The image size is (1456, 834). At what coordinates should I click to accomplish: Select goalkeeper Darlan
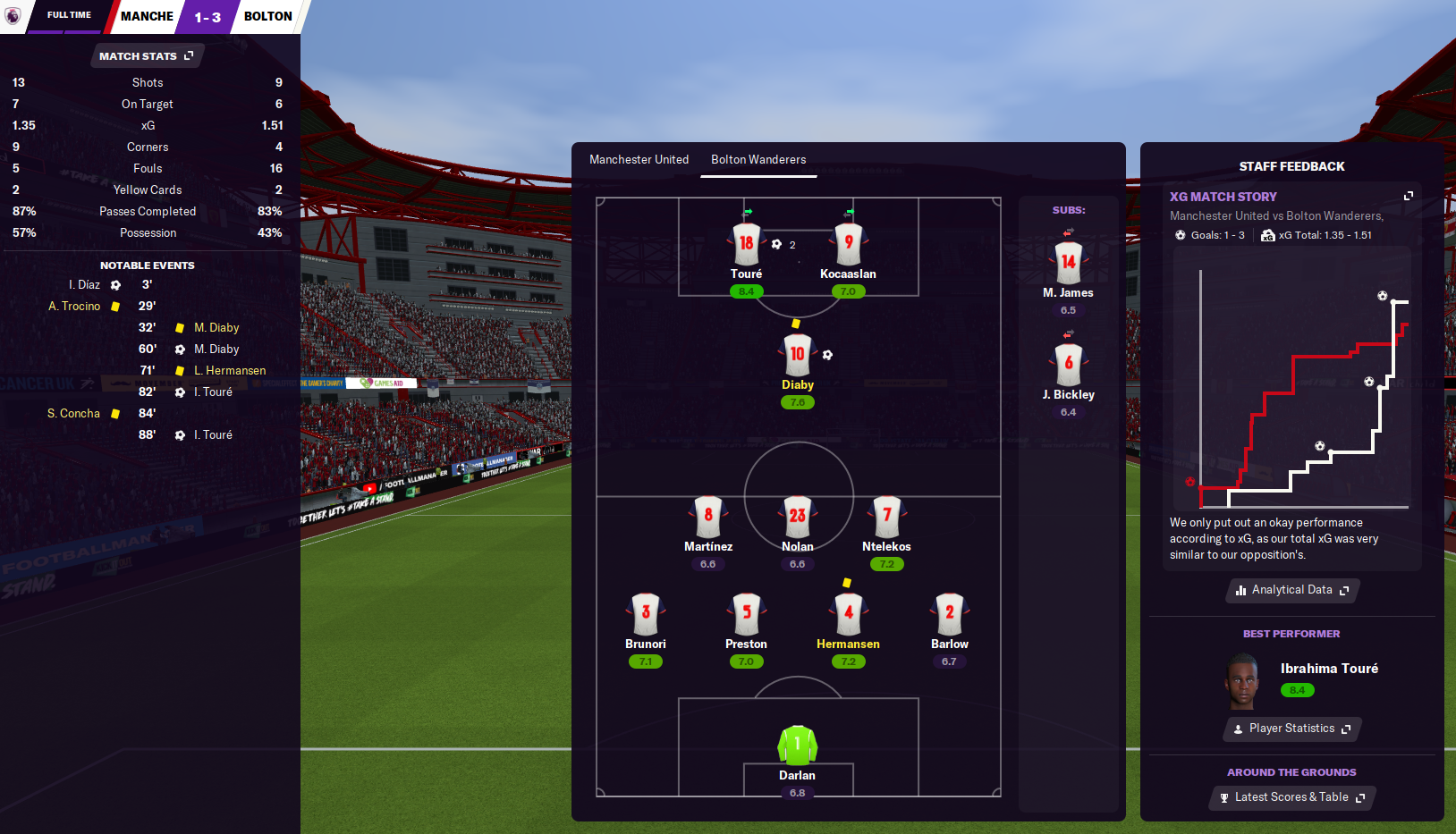click(797, 746)
